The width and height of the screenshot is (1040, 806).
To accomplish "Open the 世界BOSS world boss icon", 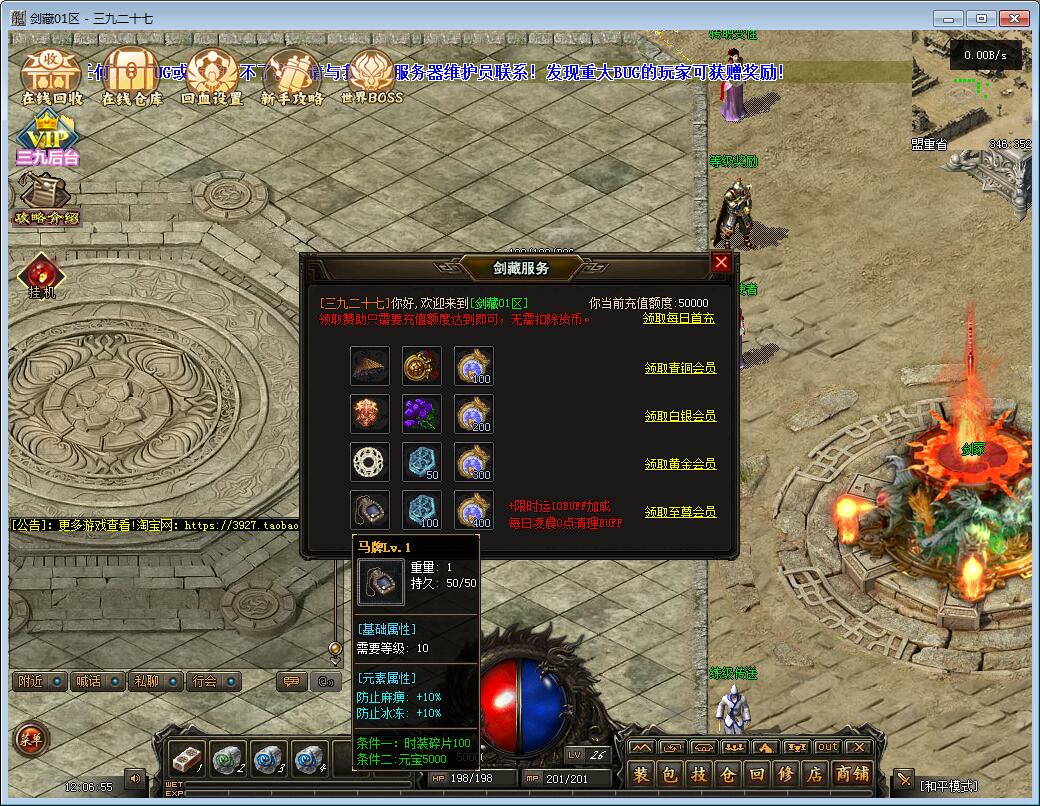I will (371, 77).
